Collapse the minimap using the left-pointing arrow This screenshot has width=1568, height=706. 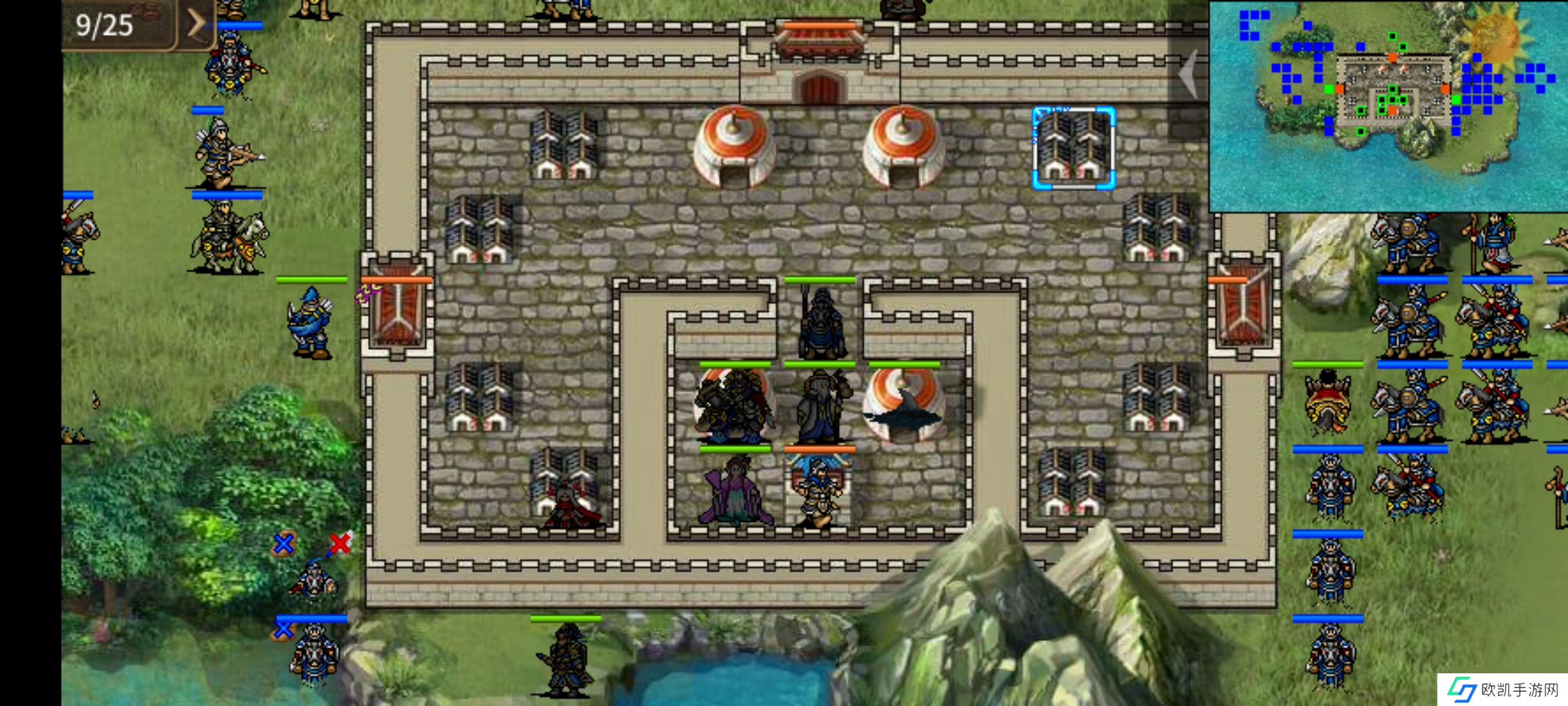coord(1189,74)
